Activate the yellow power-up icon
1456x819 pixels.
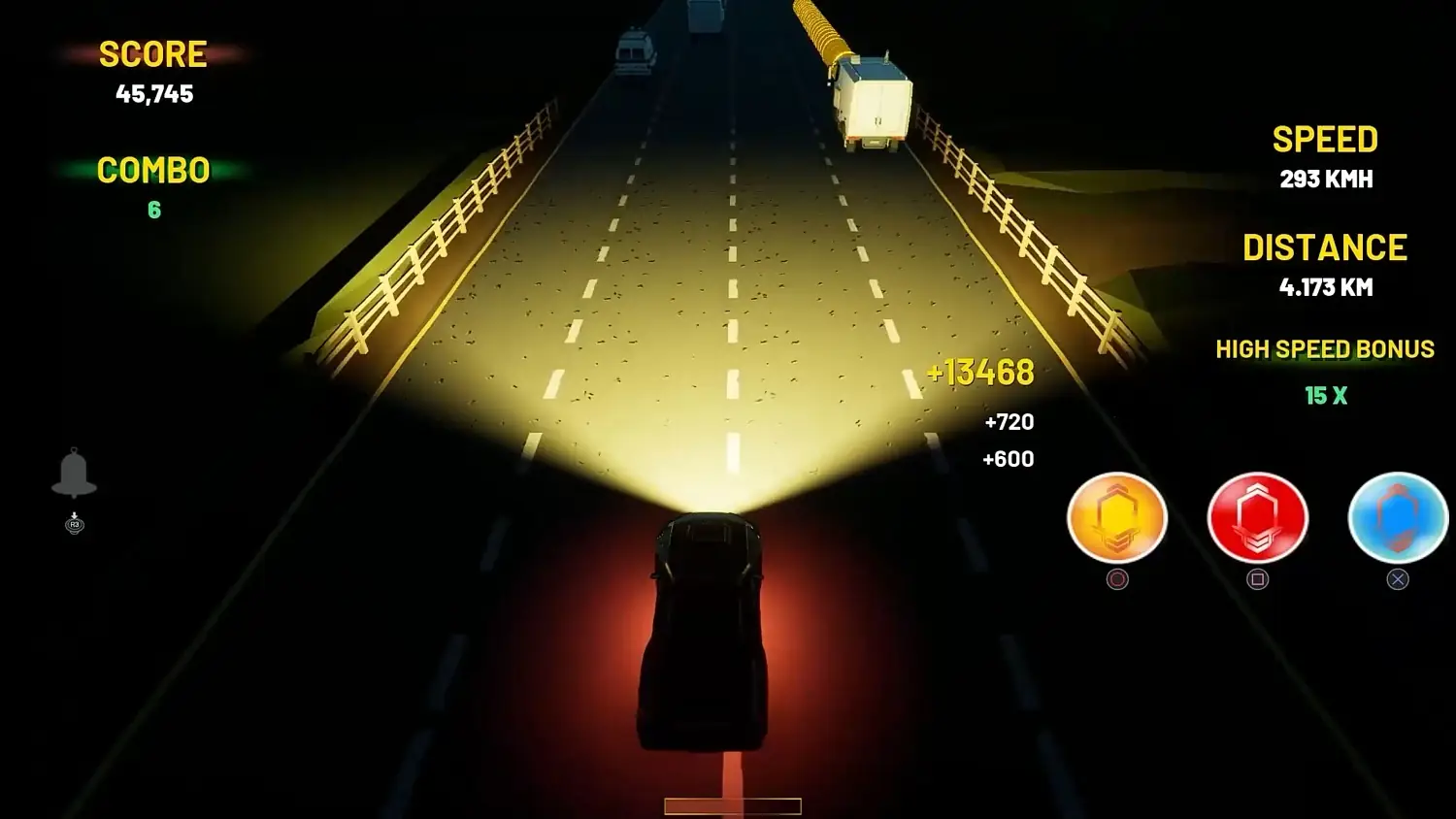coord(1117,518)
